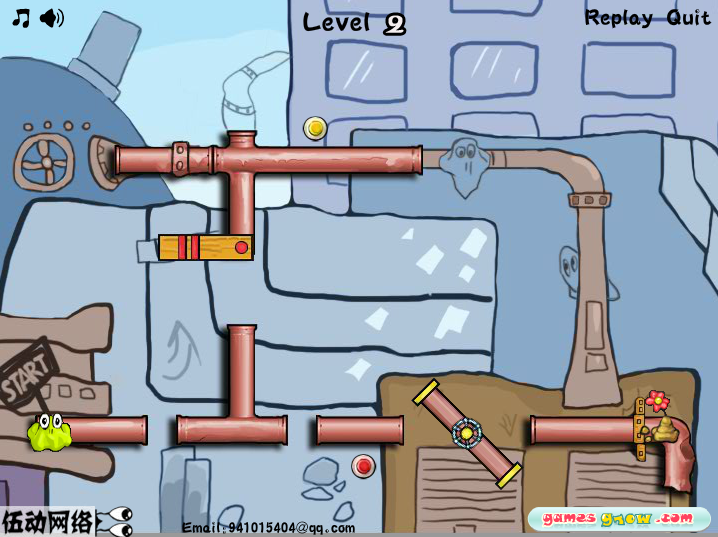Mute the sound speaker icon
The width and height of the screenshot is (718, 537).
[x=52, y=18]
